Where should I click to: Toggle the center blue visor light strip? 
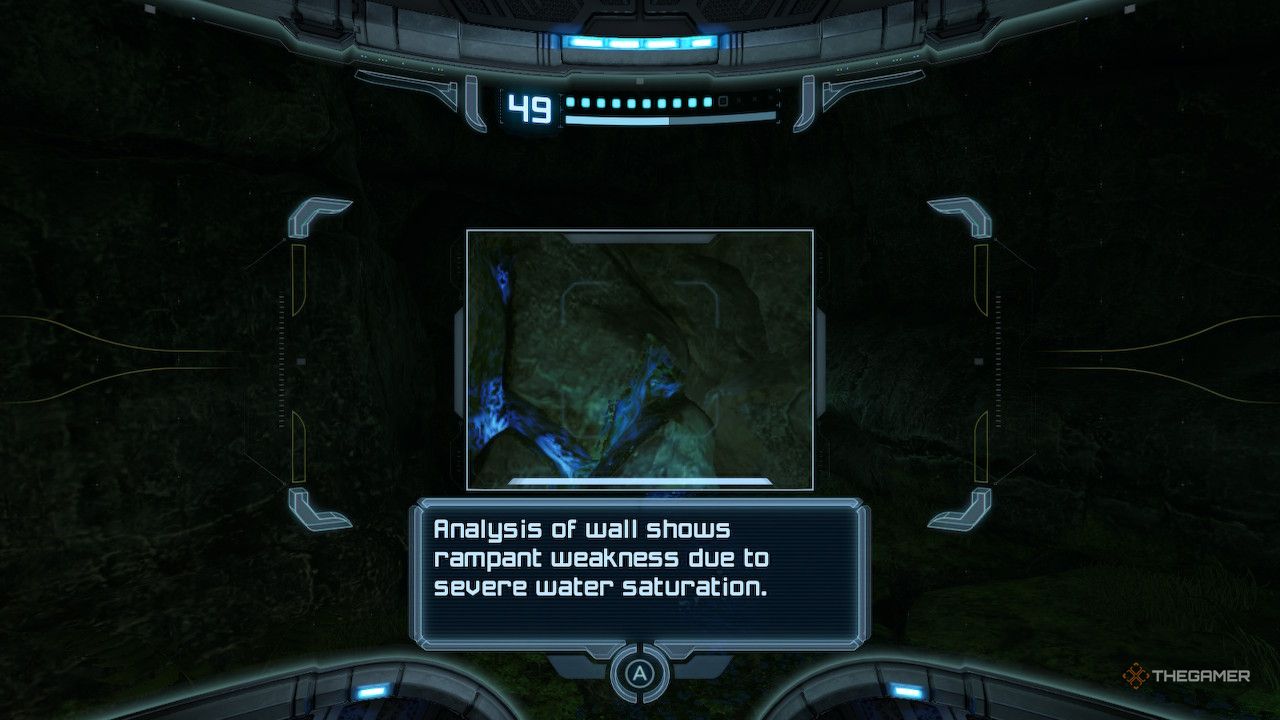coord(640,42)
